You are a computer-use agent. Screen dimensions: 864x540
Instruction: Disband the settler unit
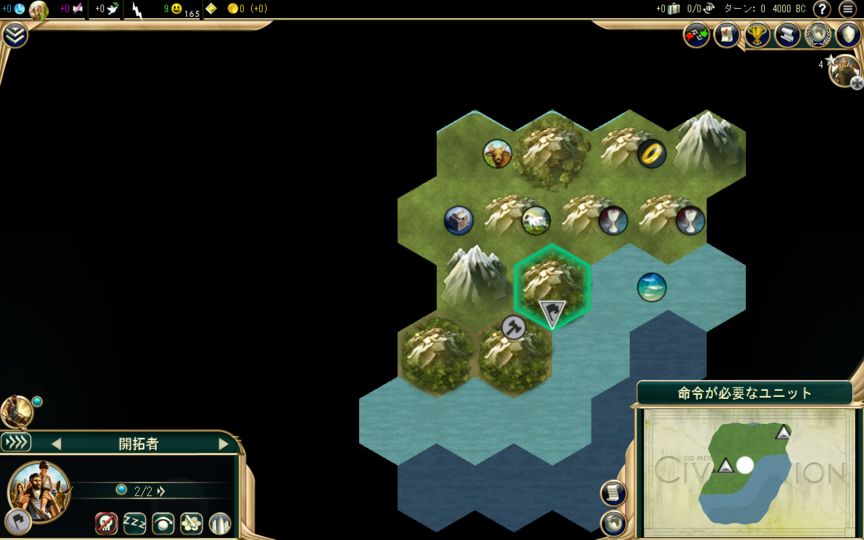(x=107, y=522)
